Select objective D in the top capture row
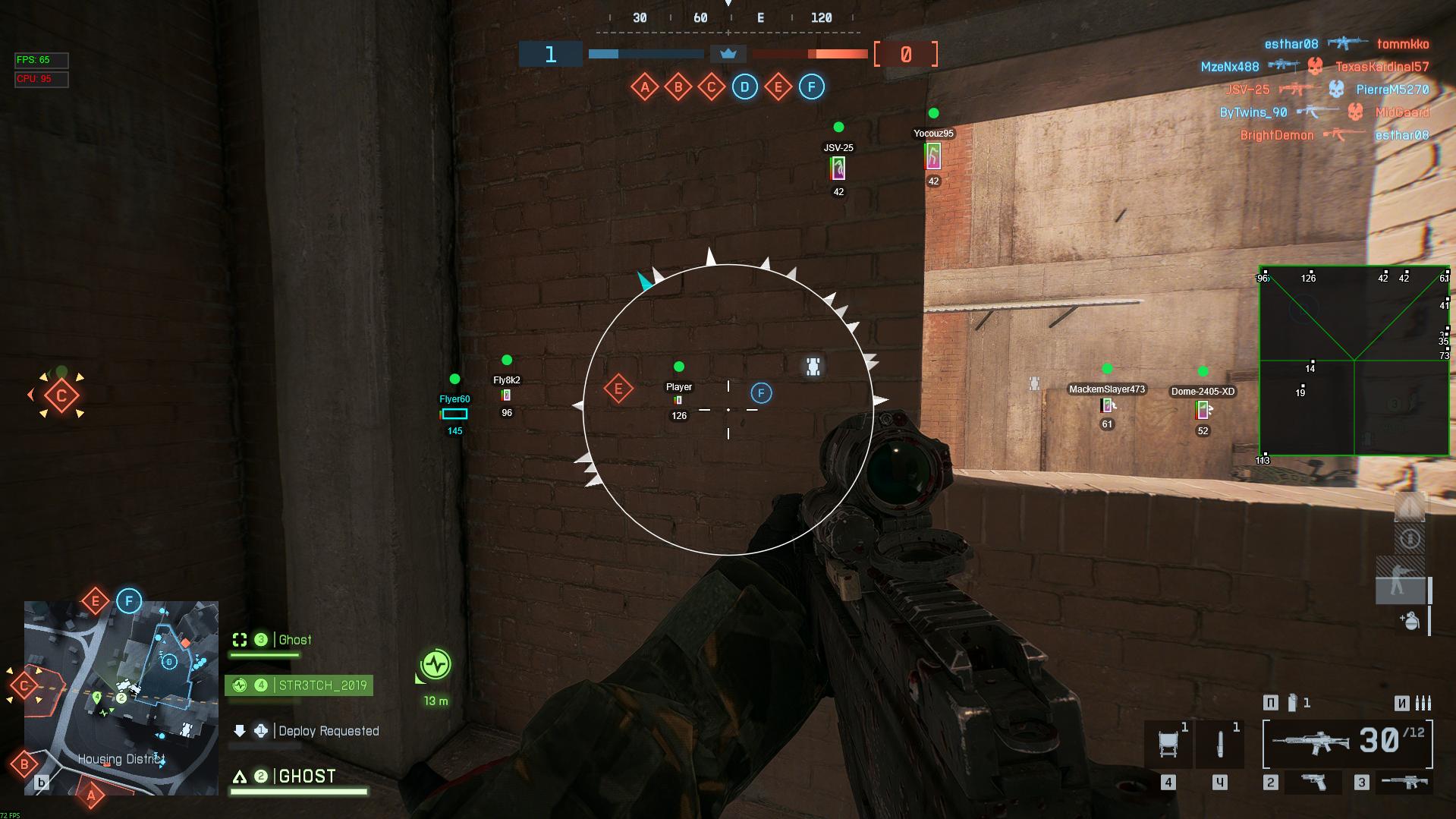This screenshot has height=819, width=1456. (744, 87)
